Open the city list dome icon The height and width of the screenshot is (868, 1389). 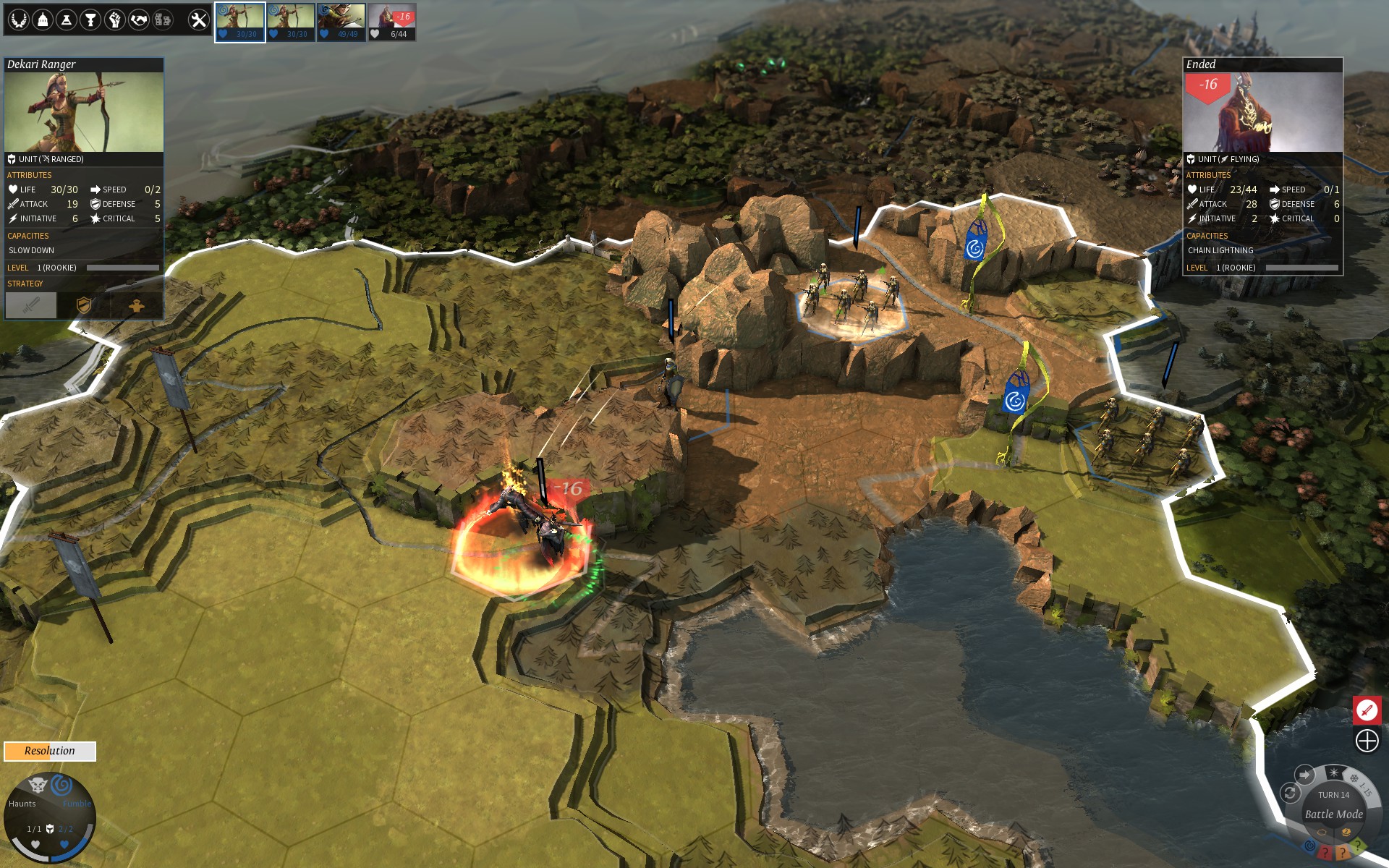43,20
